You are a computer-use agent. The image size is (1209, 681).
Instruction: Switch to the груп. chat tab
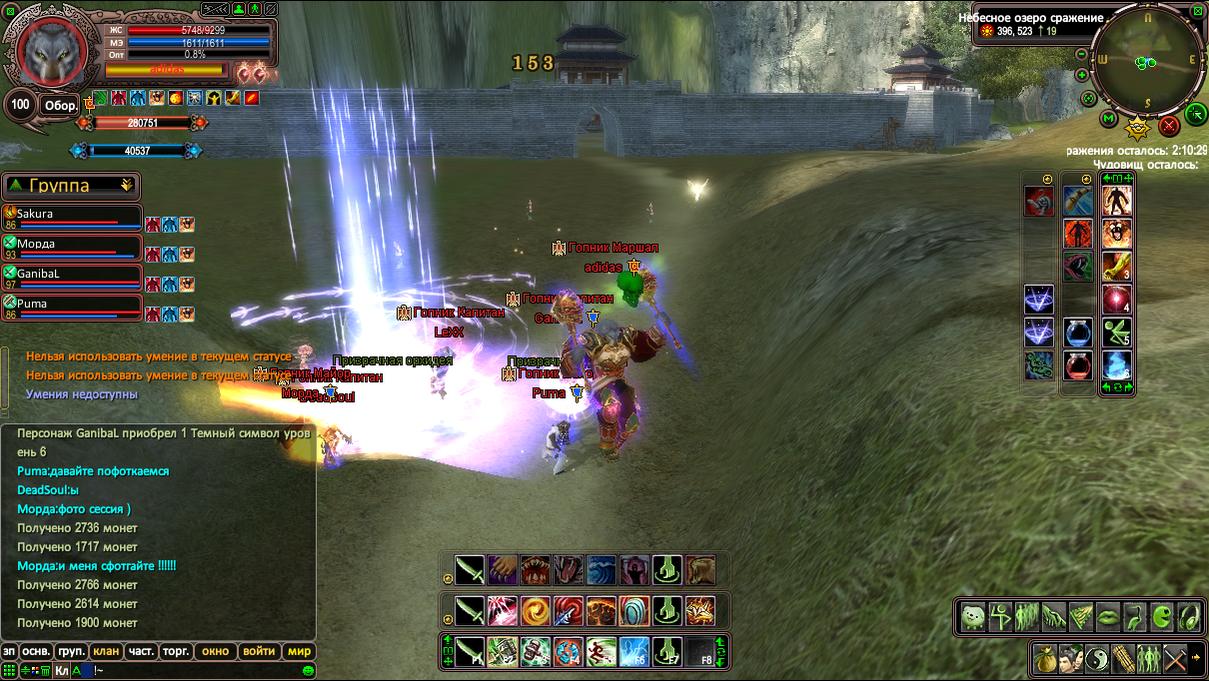[x=72, y=651]
